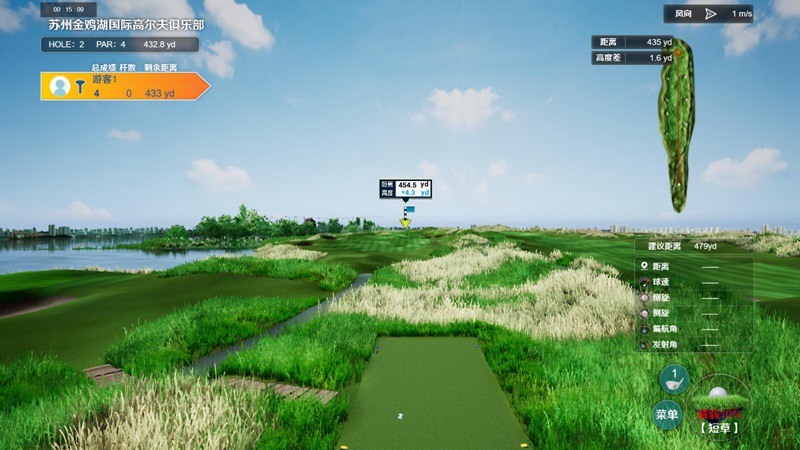Click the wind direction arrow indicator
The height and width of the screenshot is (450, 800).
pos(710,14)
